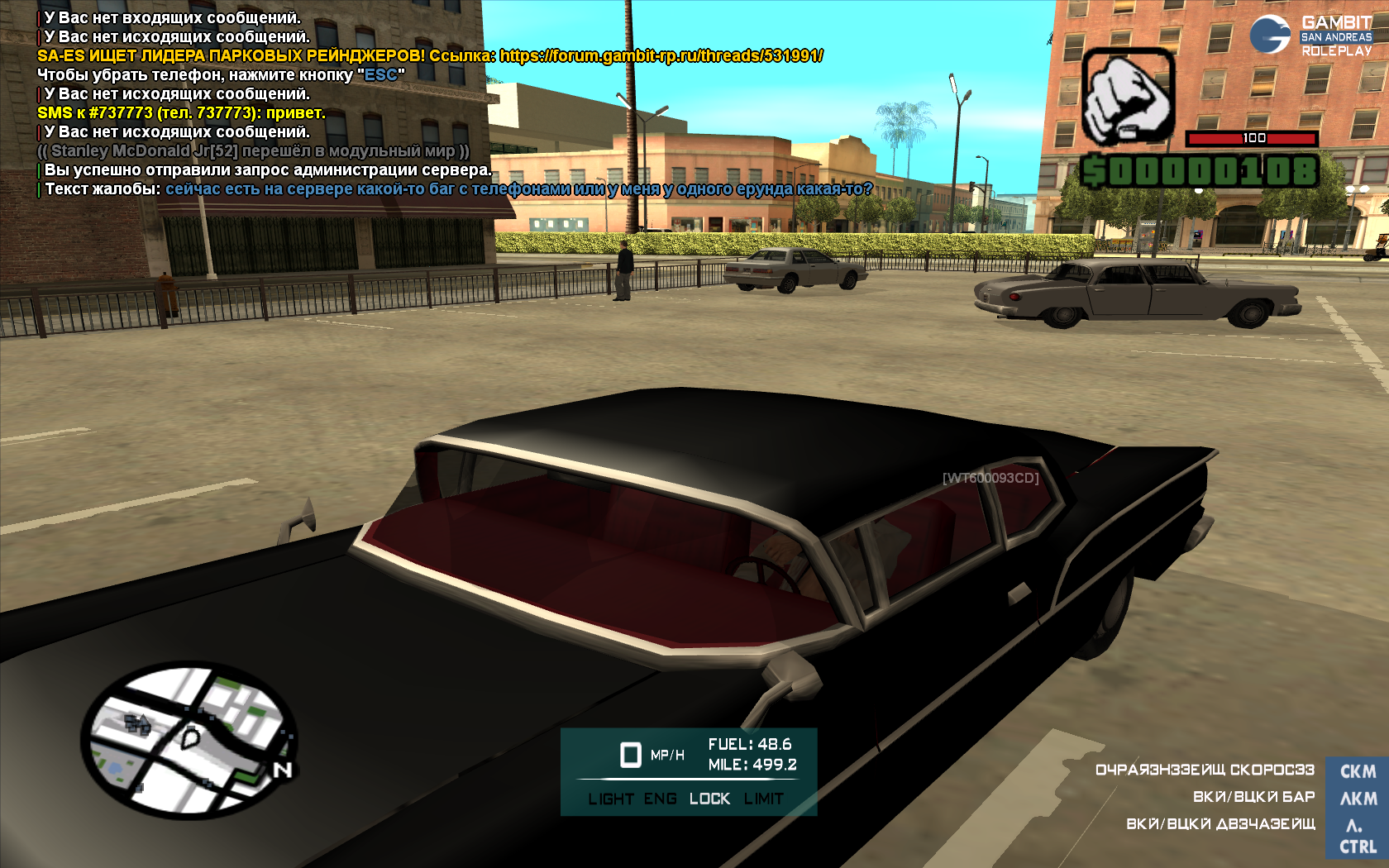Screen dimensions: 1389x868
Task: Select the fist weapon icon
Action: 1129,97
